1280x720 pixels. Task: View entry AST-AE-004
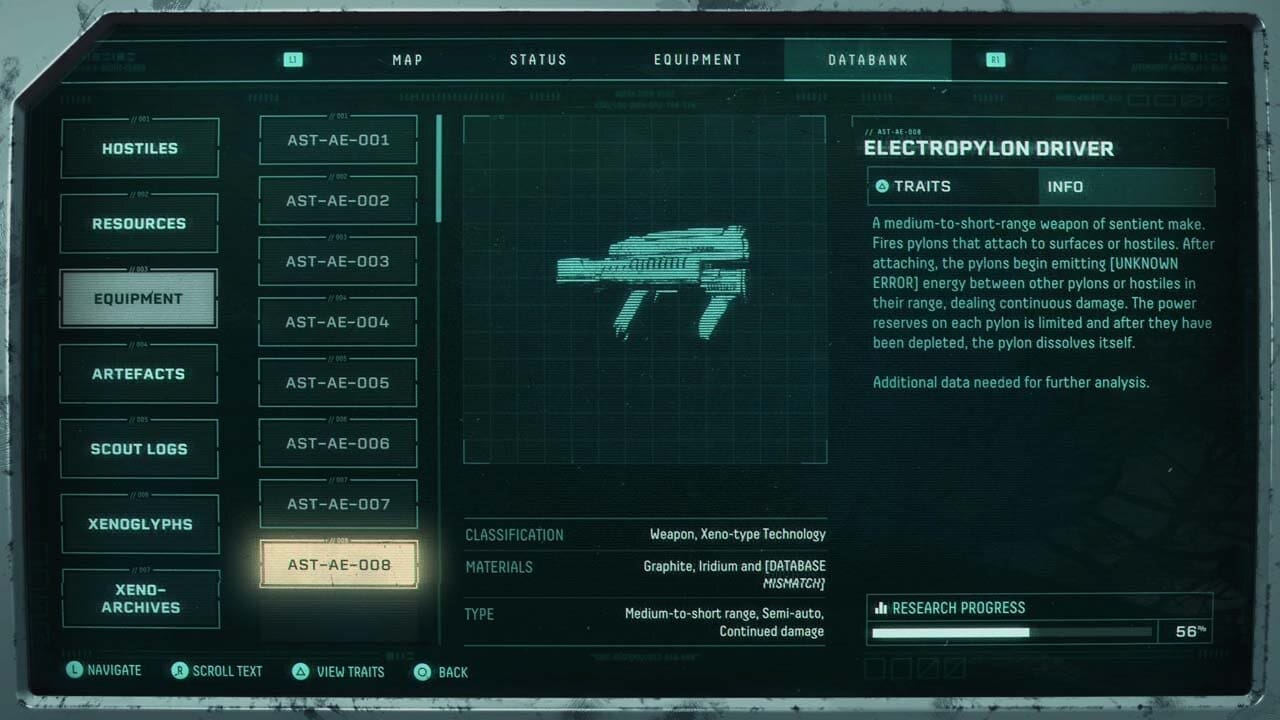tap(338, 322)
